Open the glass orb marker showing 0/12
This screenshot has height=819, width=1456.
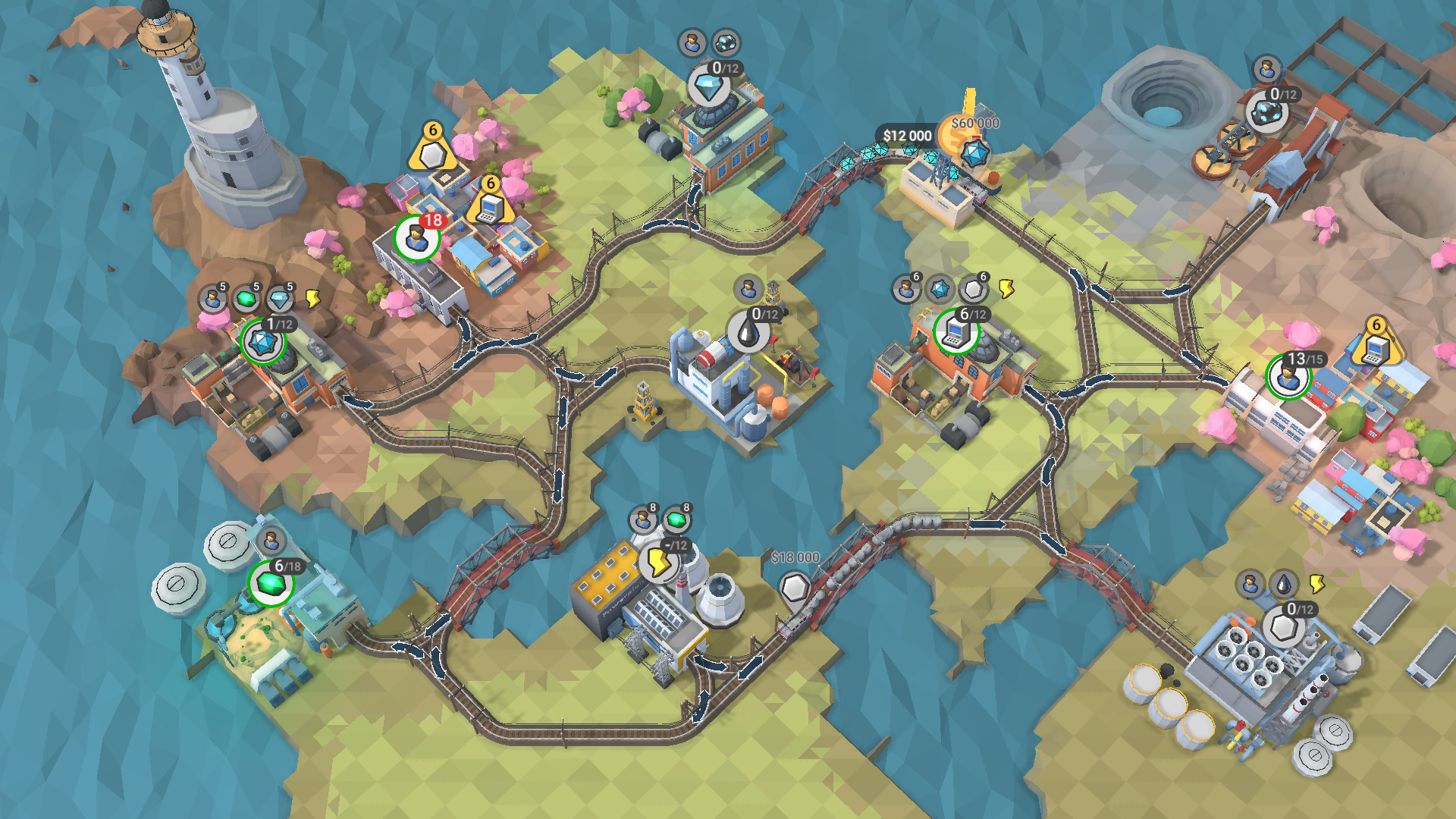tap(1265, 114)
